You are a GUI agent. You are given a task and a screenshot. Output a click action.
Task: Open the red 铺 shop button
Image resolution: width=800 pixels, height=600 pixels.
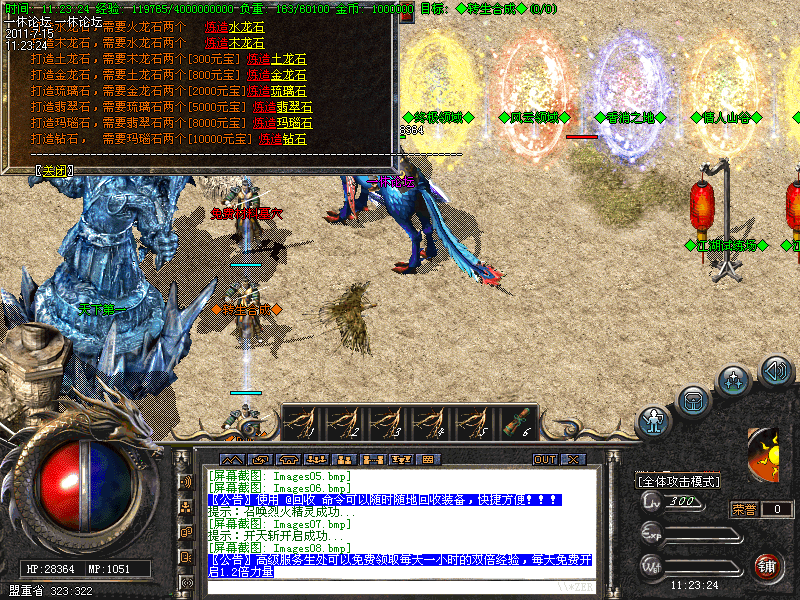pos(768,566)
